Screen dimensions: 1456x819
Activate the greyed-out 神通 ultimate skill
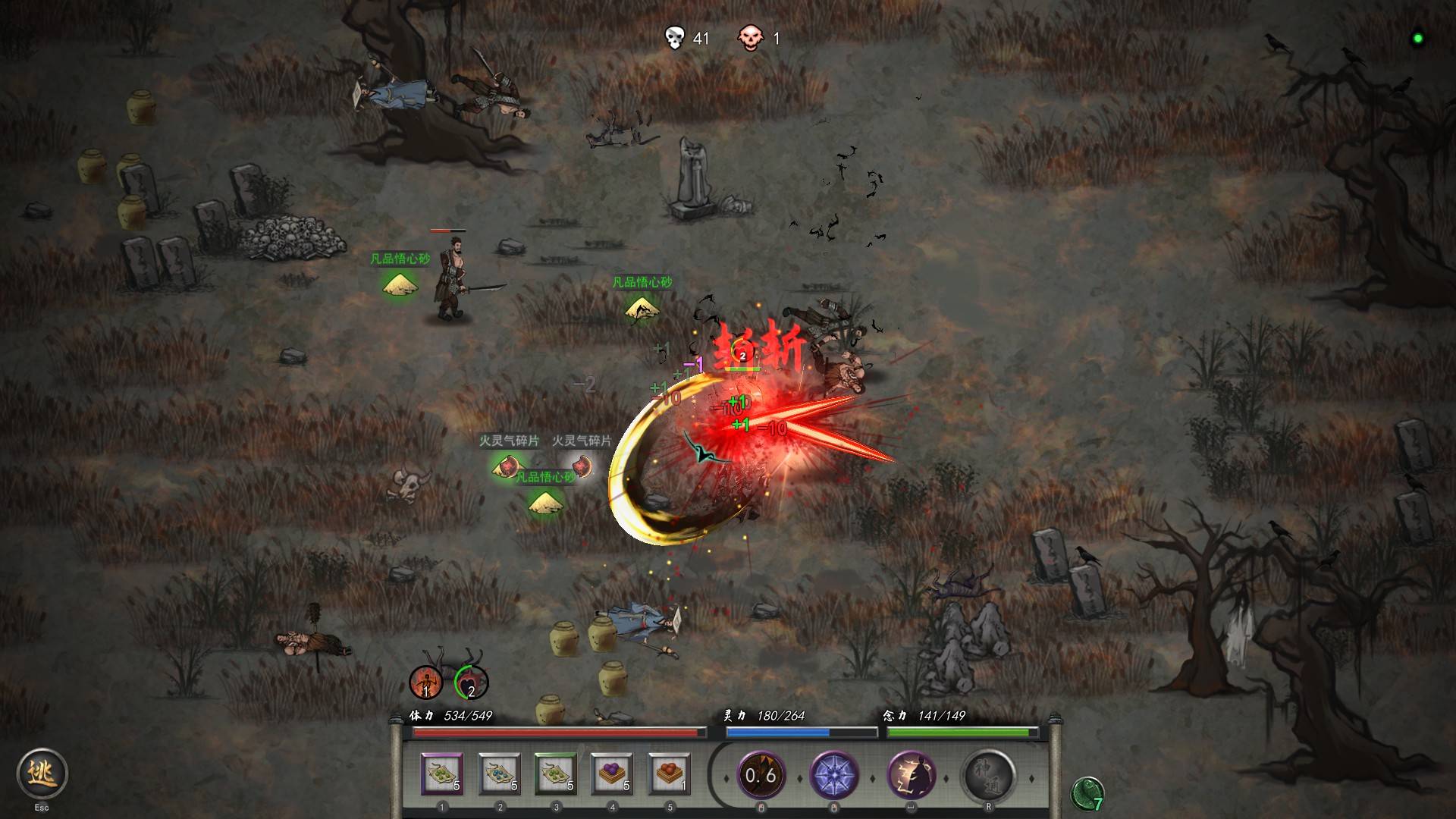point(988,775)
